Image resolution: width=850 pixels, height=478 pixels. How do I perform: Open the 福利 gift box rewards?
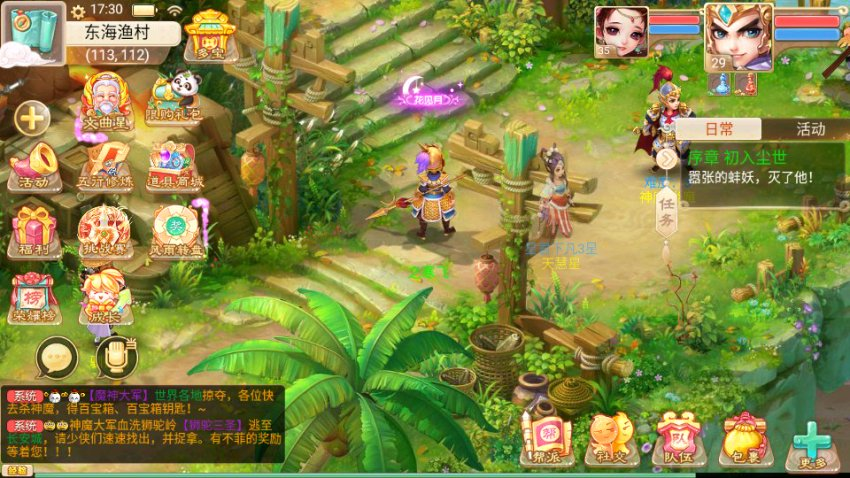(x=33, y=229)
